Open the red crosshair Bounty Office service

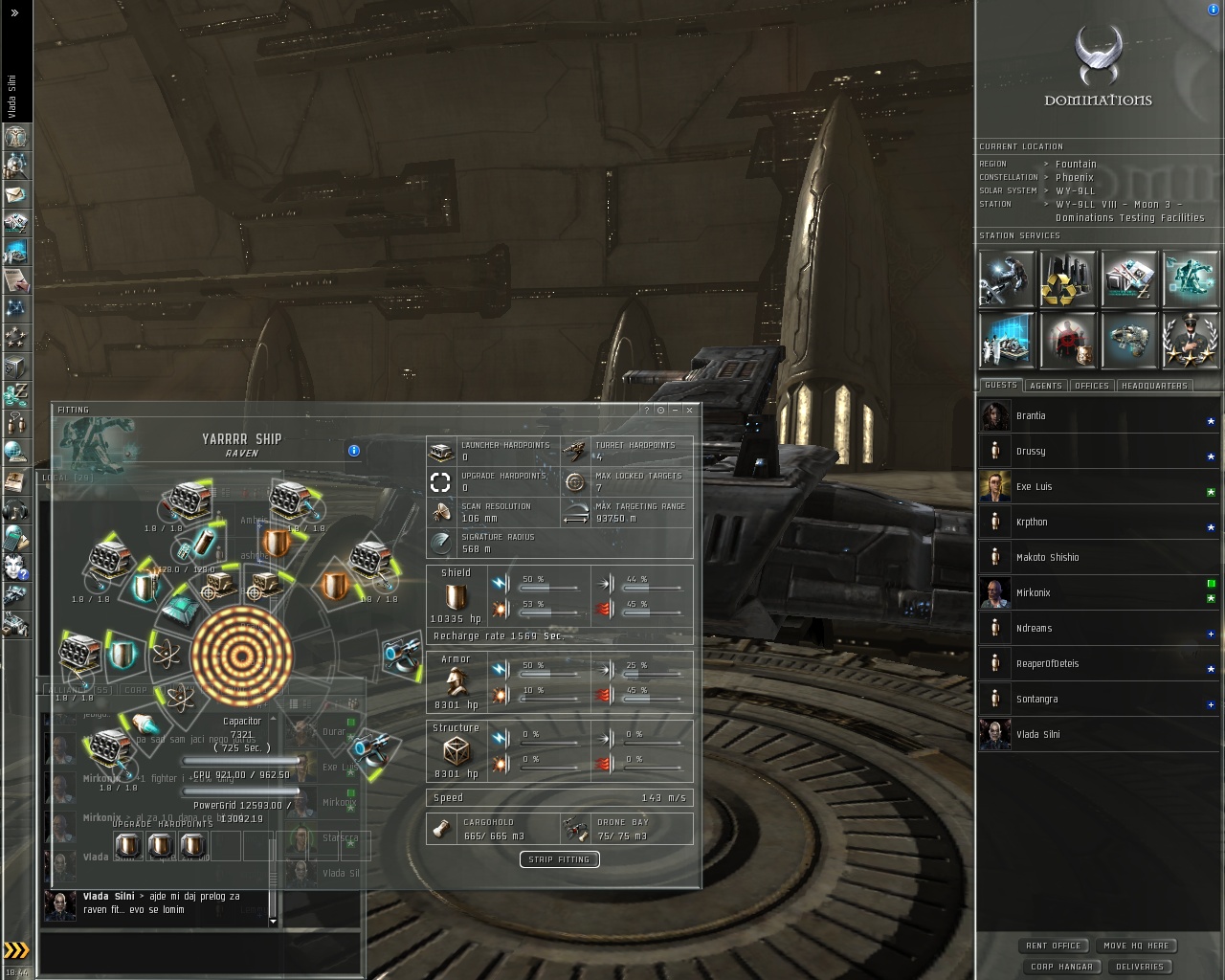pyautogui.click(x=1067, y=340)
